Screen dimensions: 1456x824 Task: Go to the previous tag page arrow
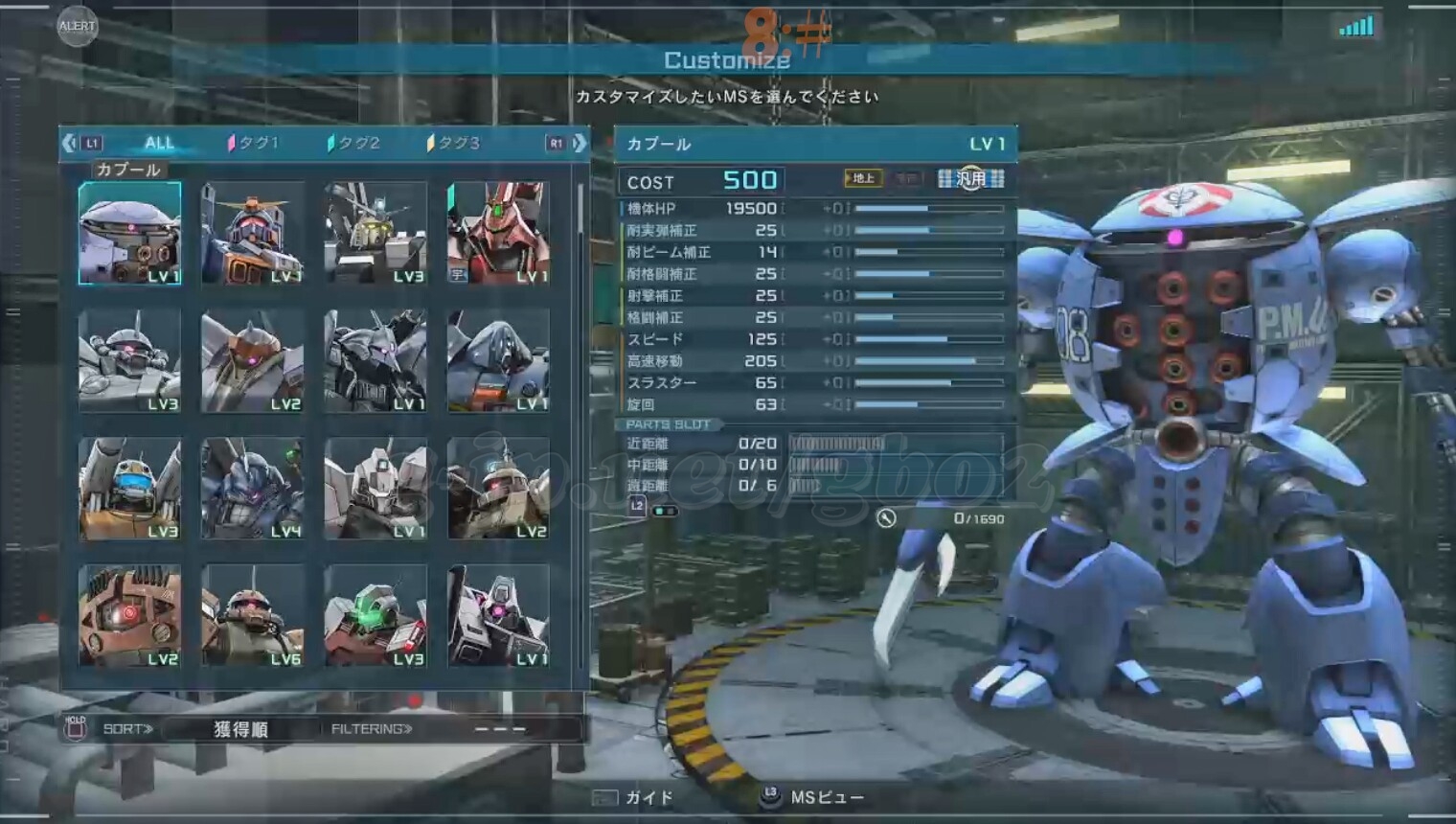point(69,143)
